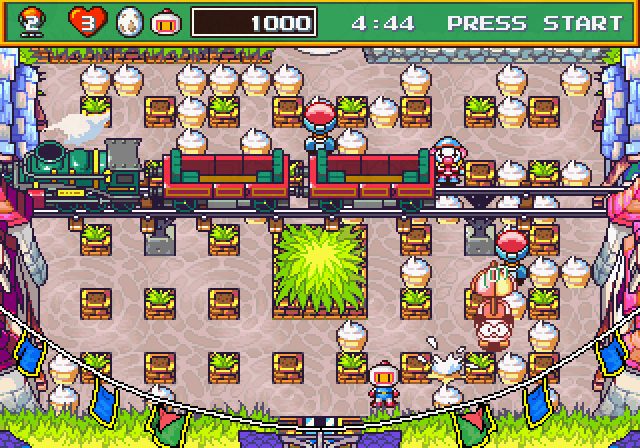Click the spotted egg icon in the HUD
This screenshot has height=448, width=640.
(x=129, y=21)
